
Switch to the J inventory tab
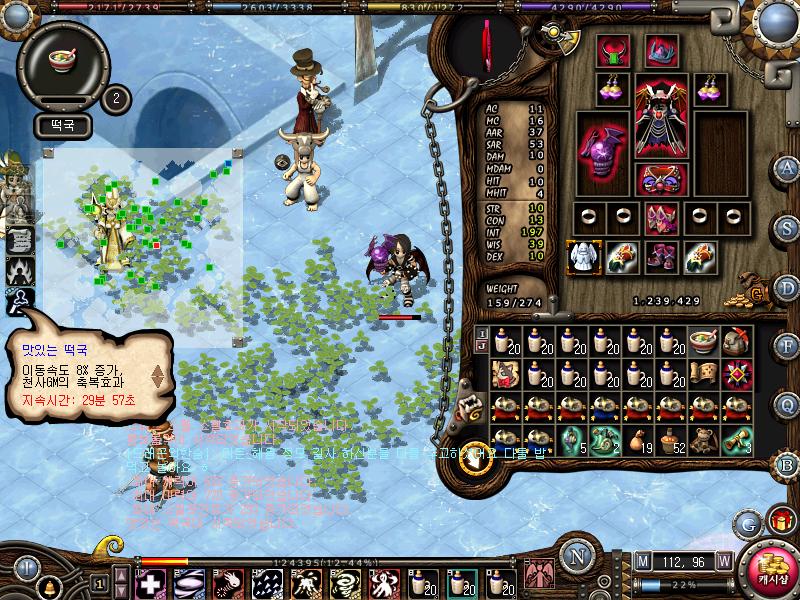click(481, 348)
